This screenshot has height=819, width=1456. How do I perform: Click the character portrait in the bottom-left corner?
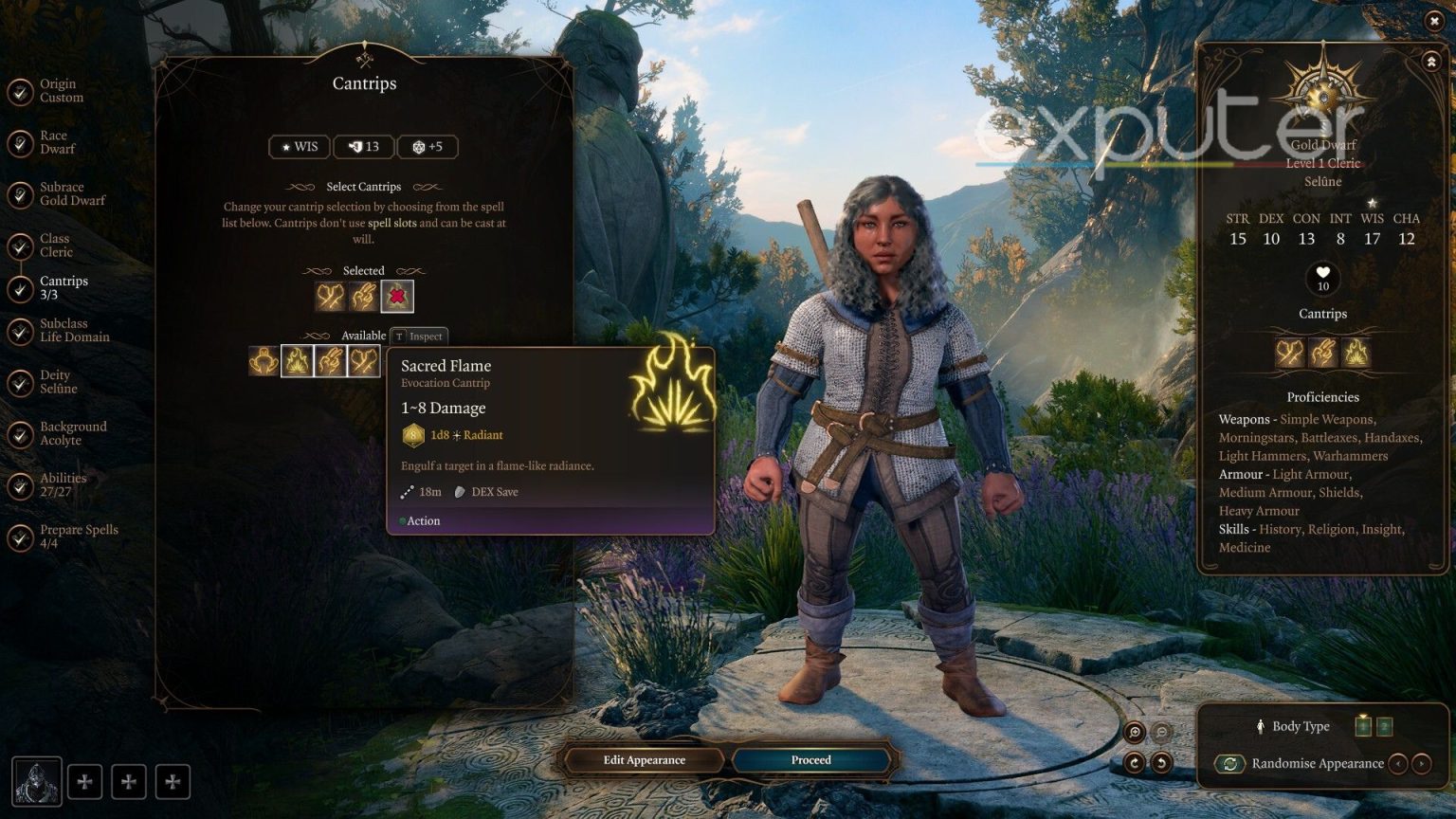tap(35, 781)
